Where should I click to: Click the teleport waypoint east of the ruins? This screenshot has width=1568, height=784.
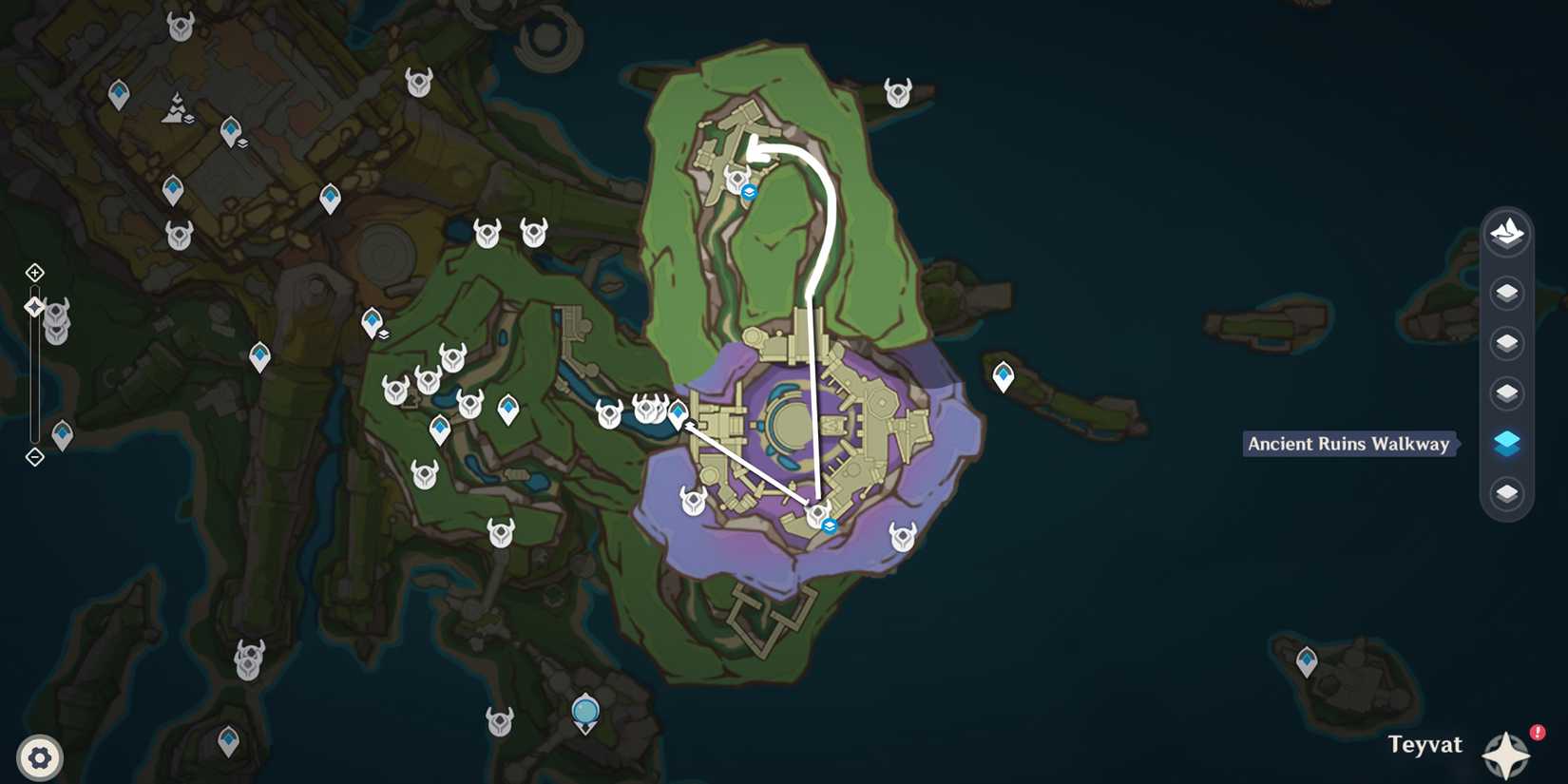tap(1003, 375)
